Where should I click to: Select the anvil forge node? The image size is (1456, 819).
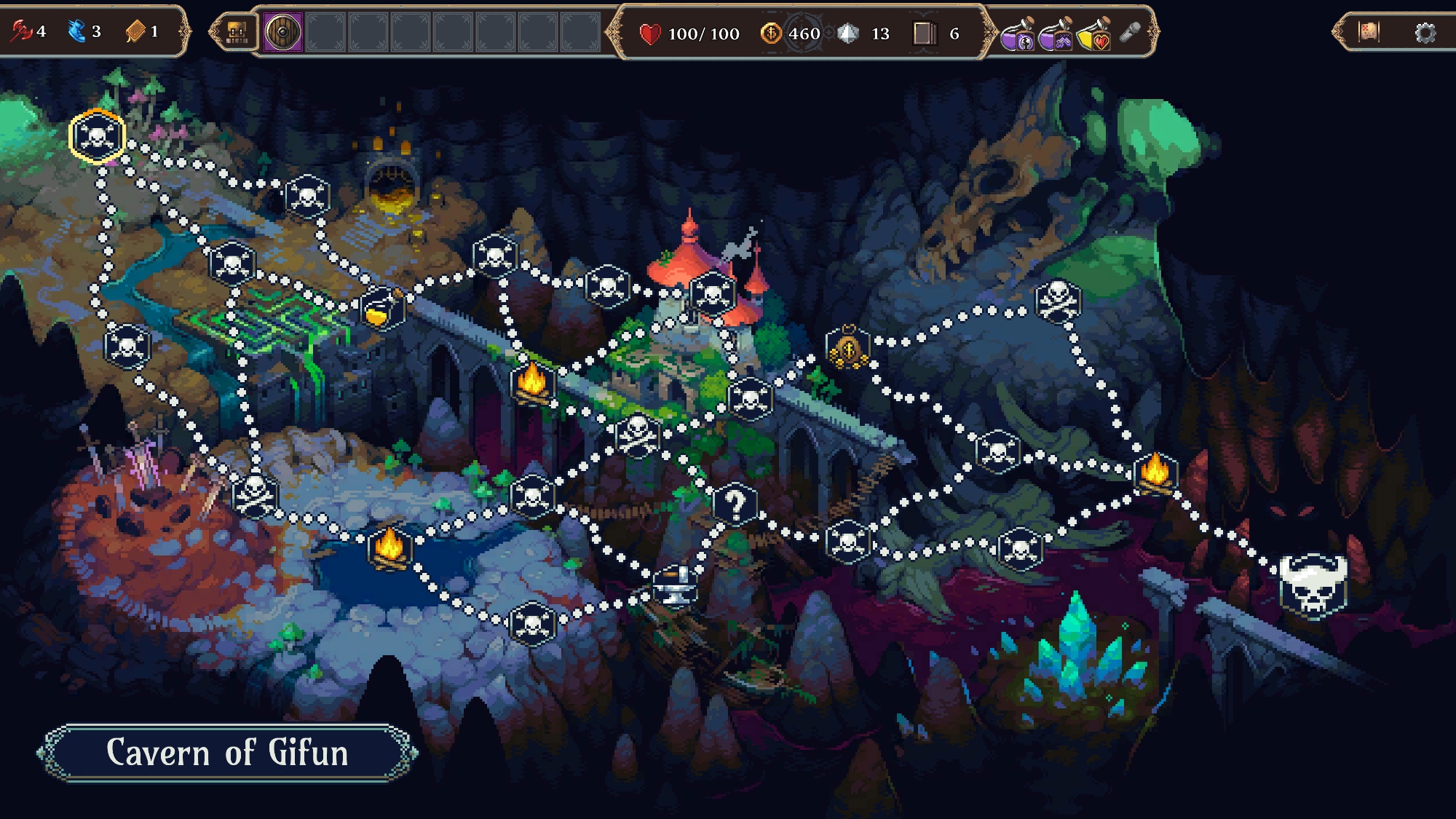pyautogui.click(x=674, y=585)
